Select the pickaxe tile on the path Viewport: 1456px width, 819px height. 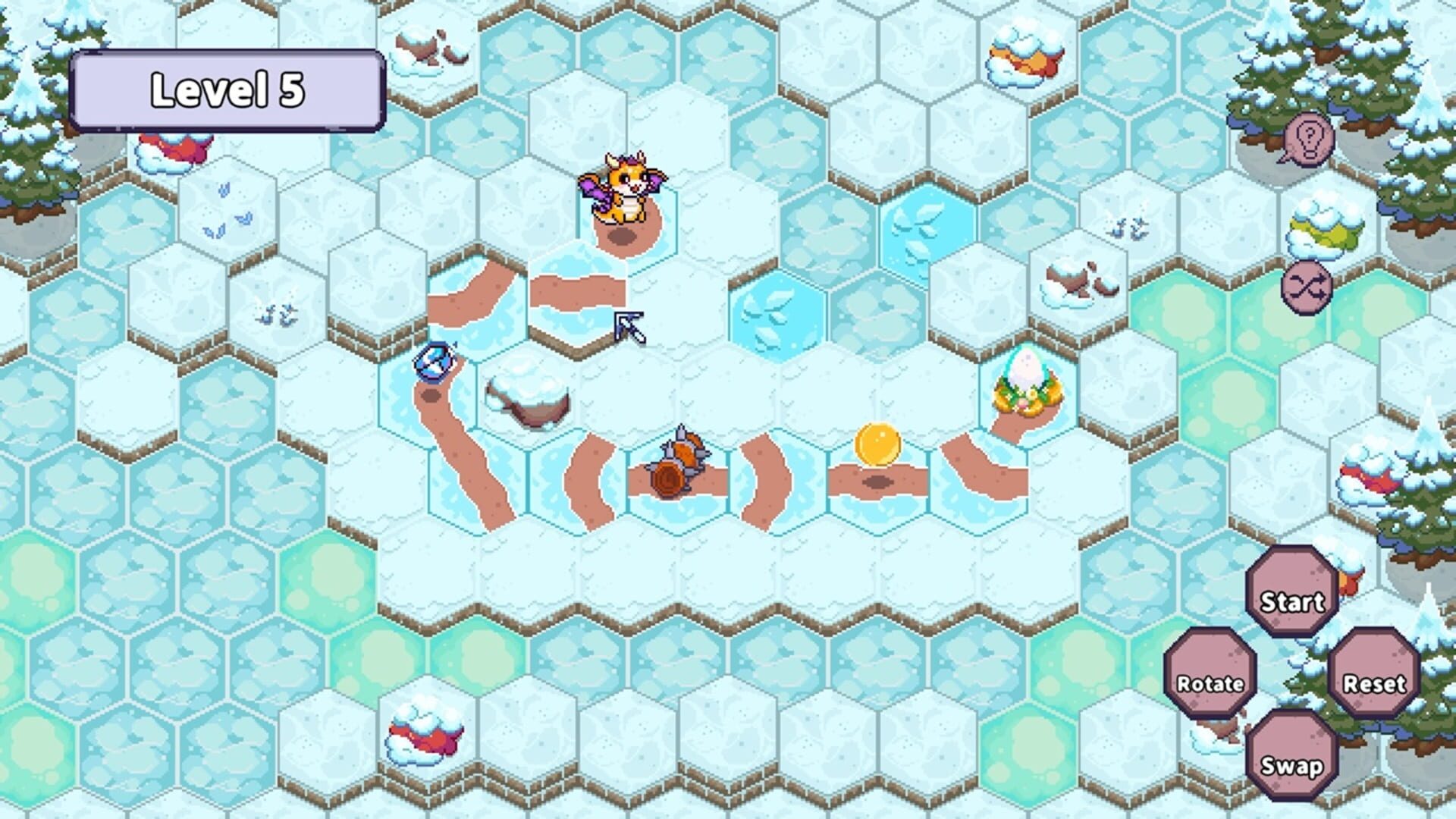[629, 326]
